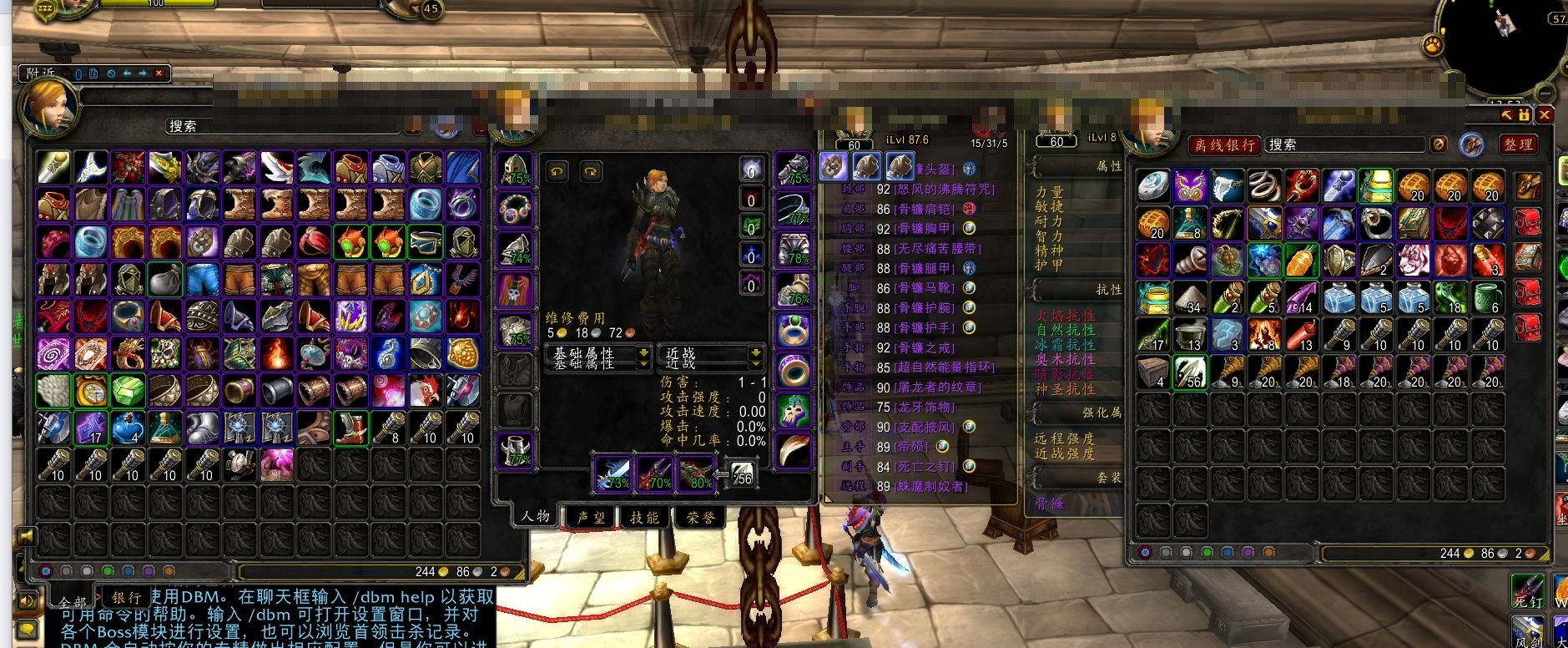
Task: Click the 整理 sort button in the bag window
Action: (1518, 144)
